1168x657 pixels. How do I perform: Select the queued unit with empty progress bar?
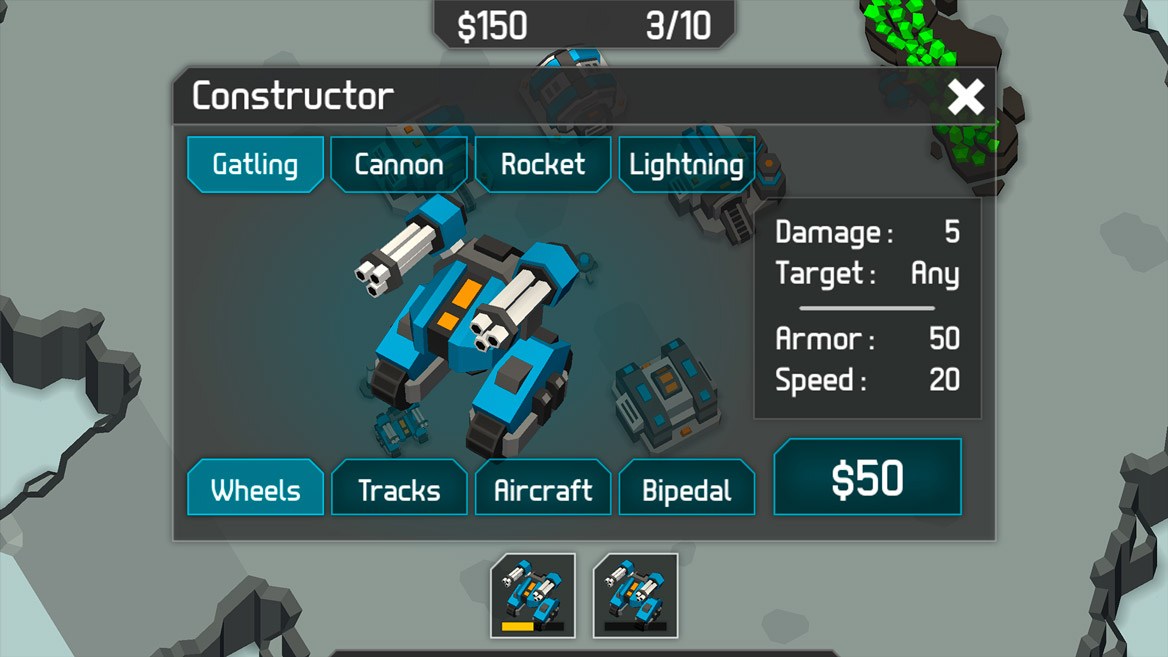tap(635, 595)
